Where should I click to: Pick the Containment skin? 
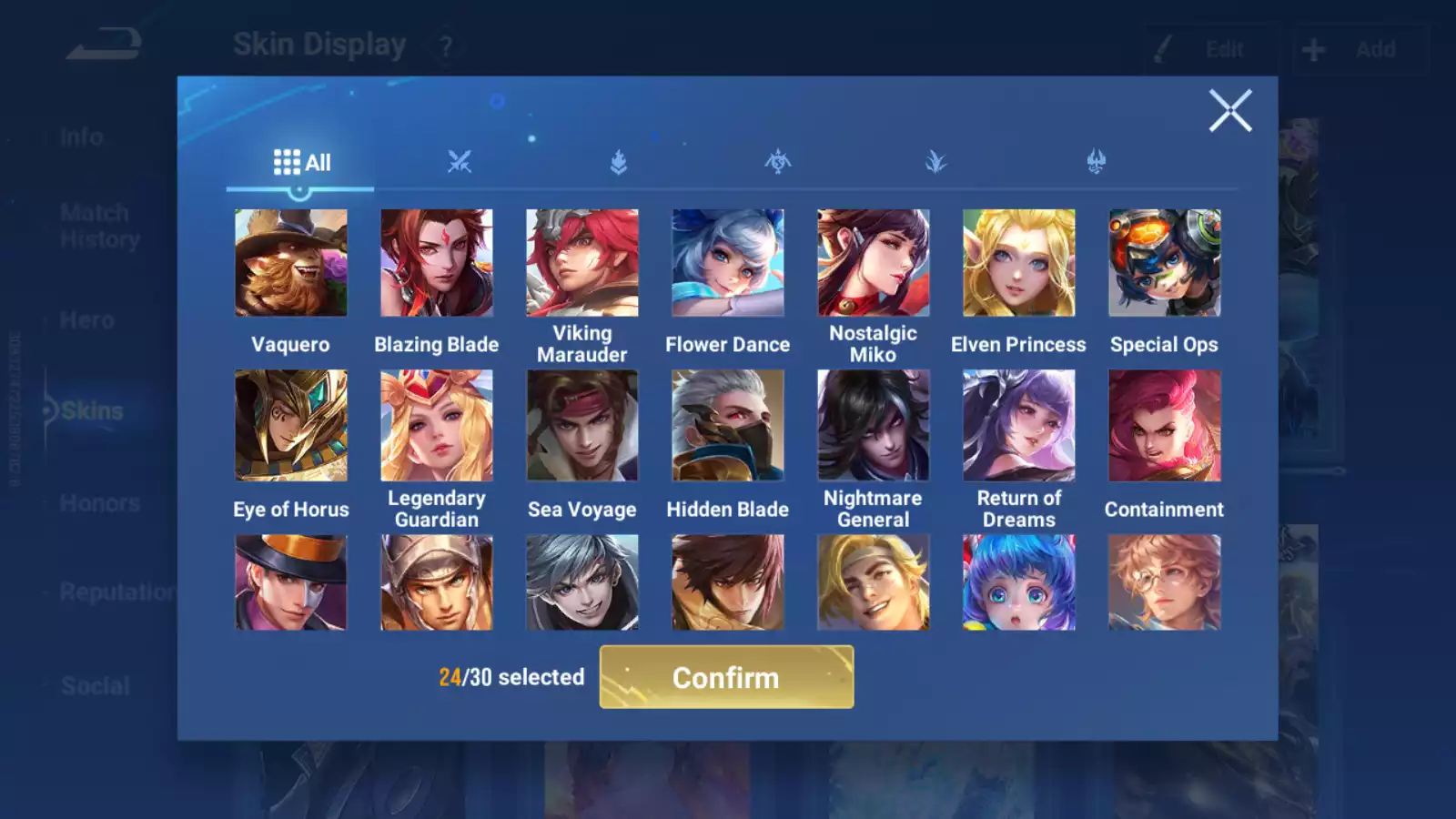pos(1165,425)
